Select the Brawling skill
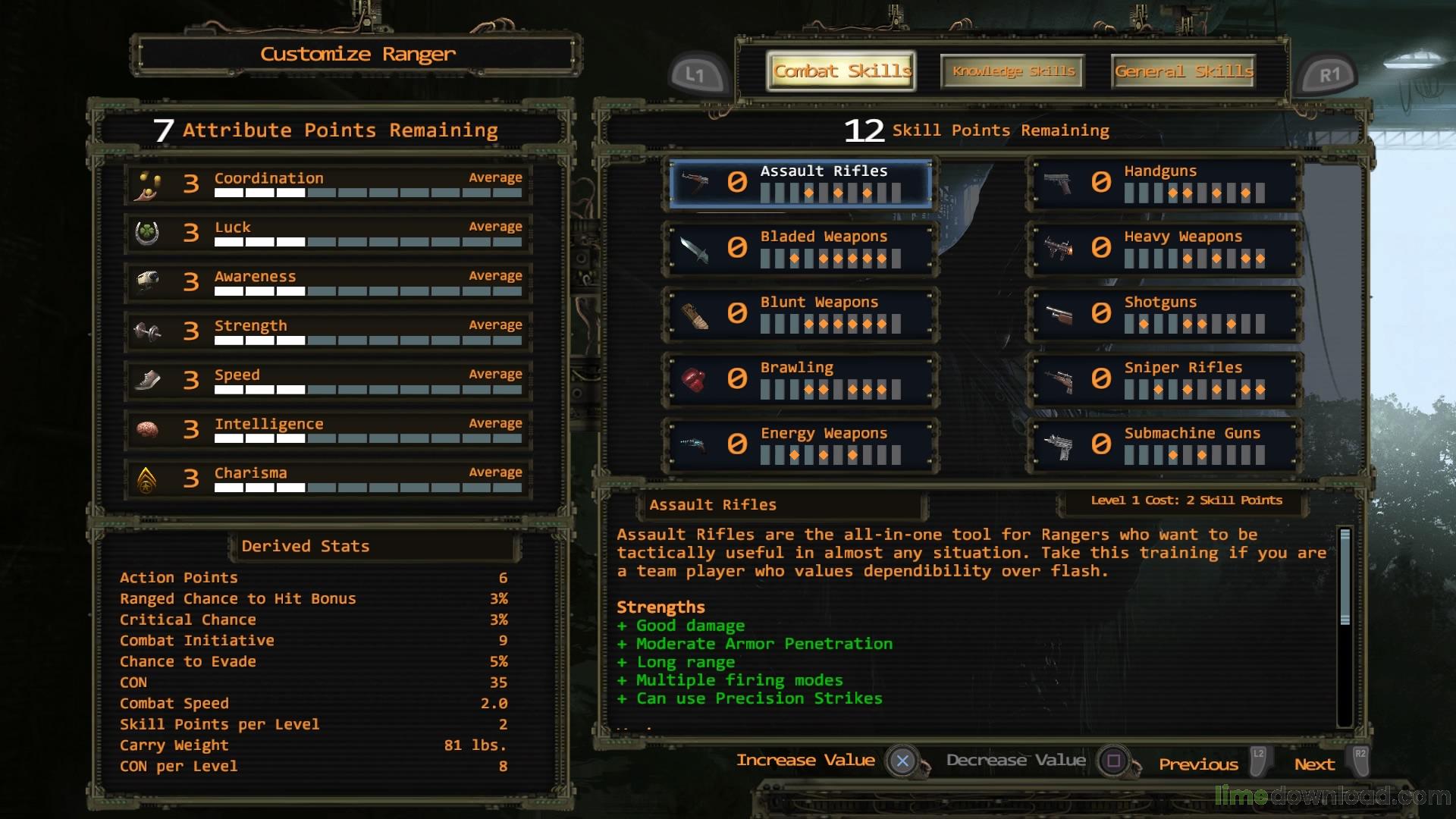This screenshot has height=819, width=1456. [800, 379]
